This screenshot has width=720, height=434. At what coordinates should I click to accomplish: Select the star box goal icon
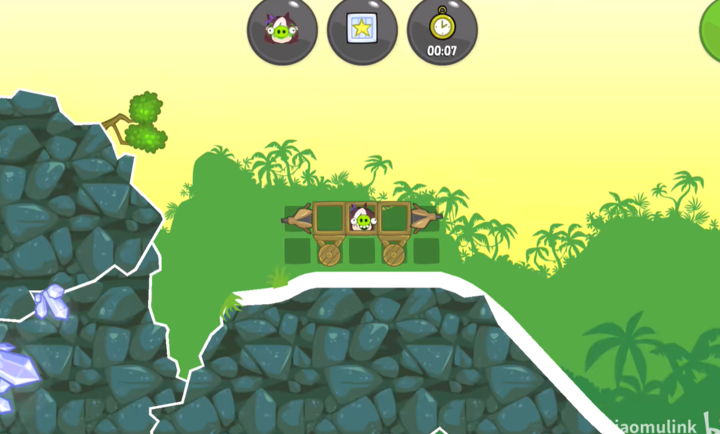tap(362, 31)
